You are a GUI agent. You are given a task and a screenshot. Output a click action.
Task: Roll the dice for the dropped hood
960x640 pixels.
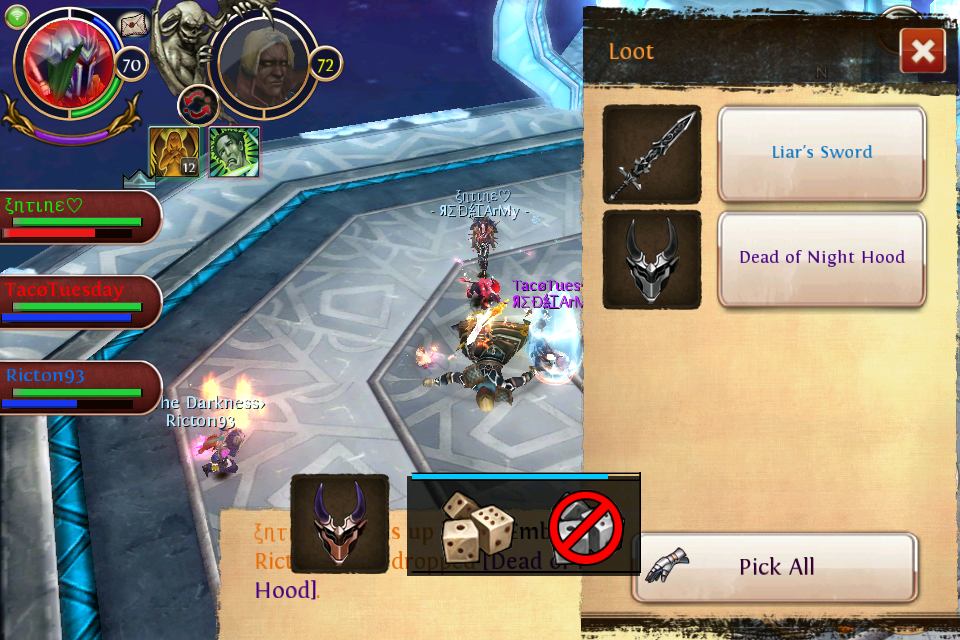(478, 525)
